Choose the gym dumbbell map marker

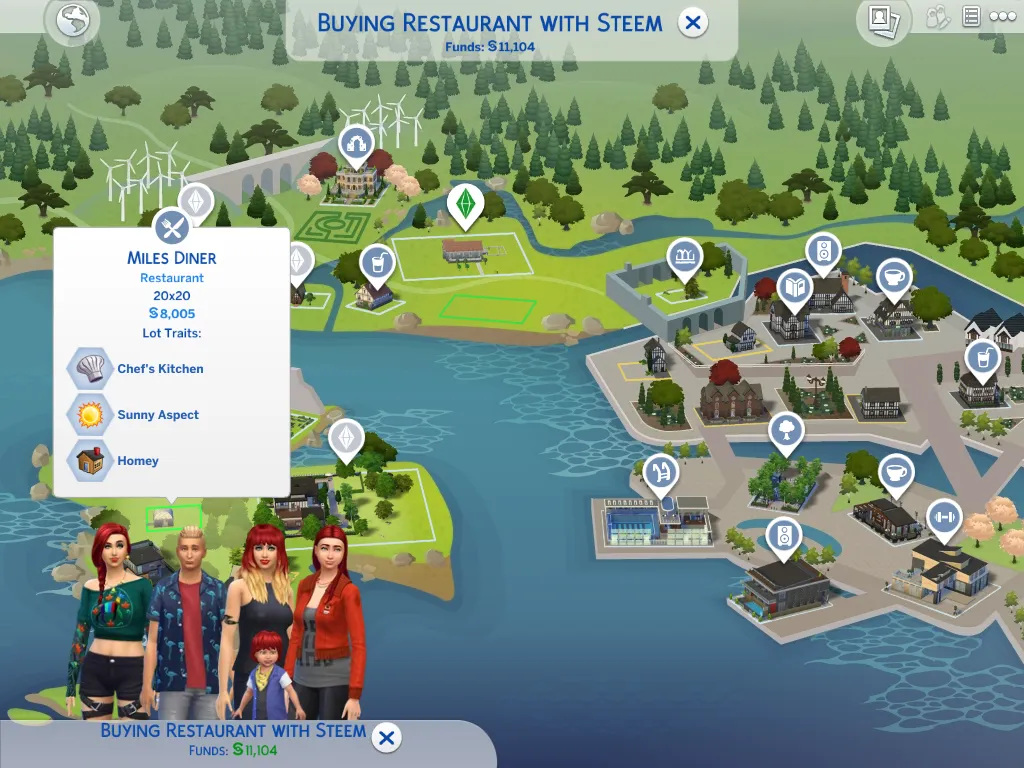click(x=941, y=517)
